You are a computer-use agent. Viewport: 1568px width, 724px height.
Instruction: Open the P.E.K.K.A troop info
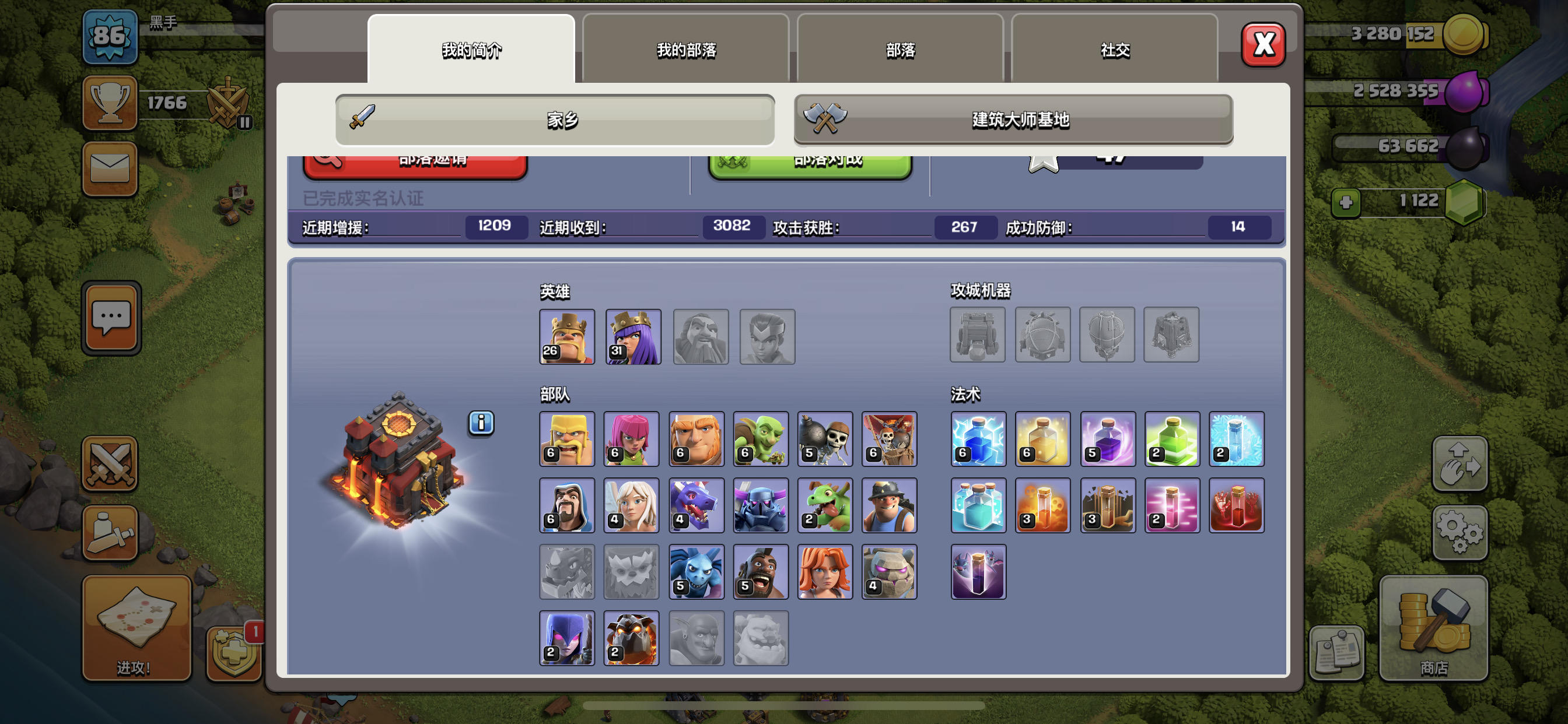point(761,505)
